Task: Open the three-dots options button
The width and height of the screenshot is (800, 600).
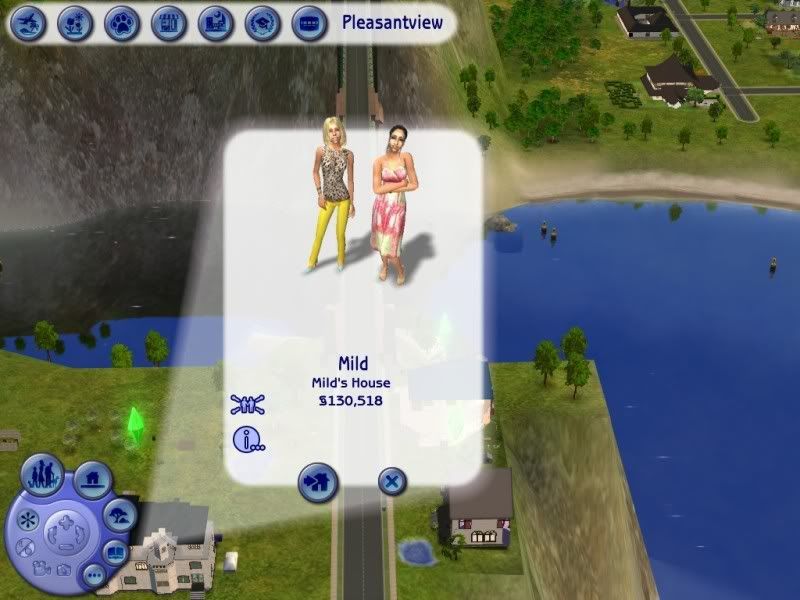Action: [94, 576]
